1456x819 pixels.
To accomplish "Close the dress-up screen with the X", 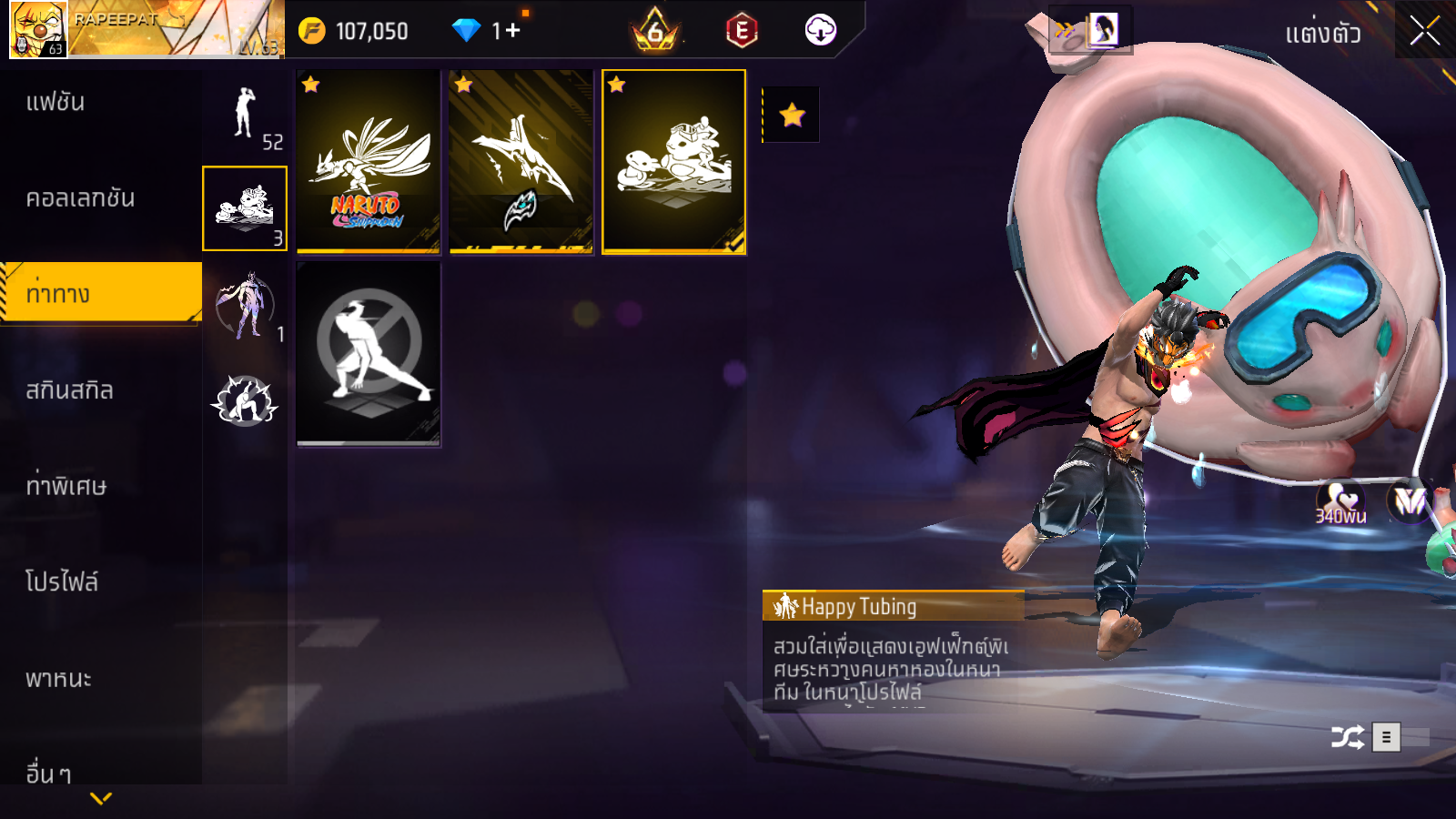I will coord(1424,32).
